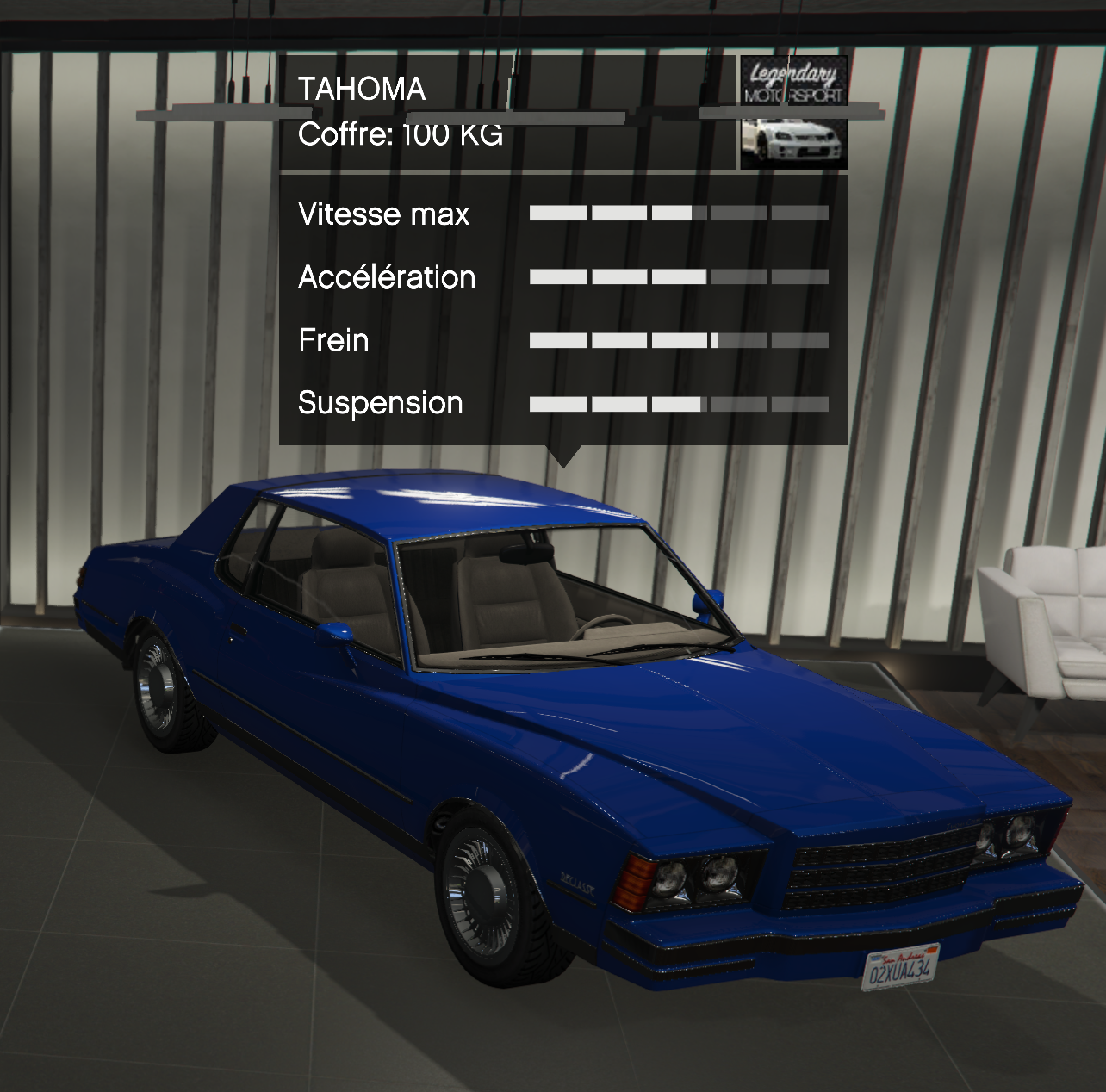This screenshot has width=1106, height=1092.
Task: Click the Coffre: 100 KG cargo label
Action: (401, 133)
